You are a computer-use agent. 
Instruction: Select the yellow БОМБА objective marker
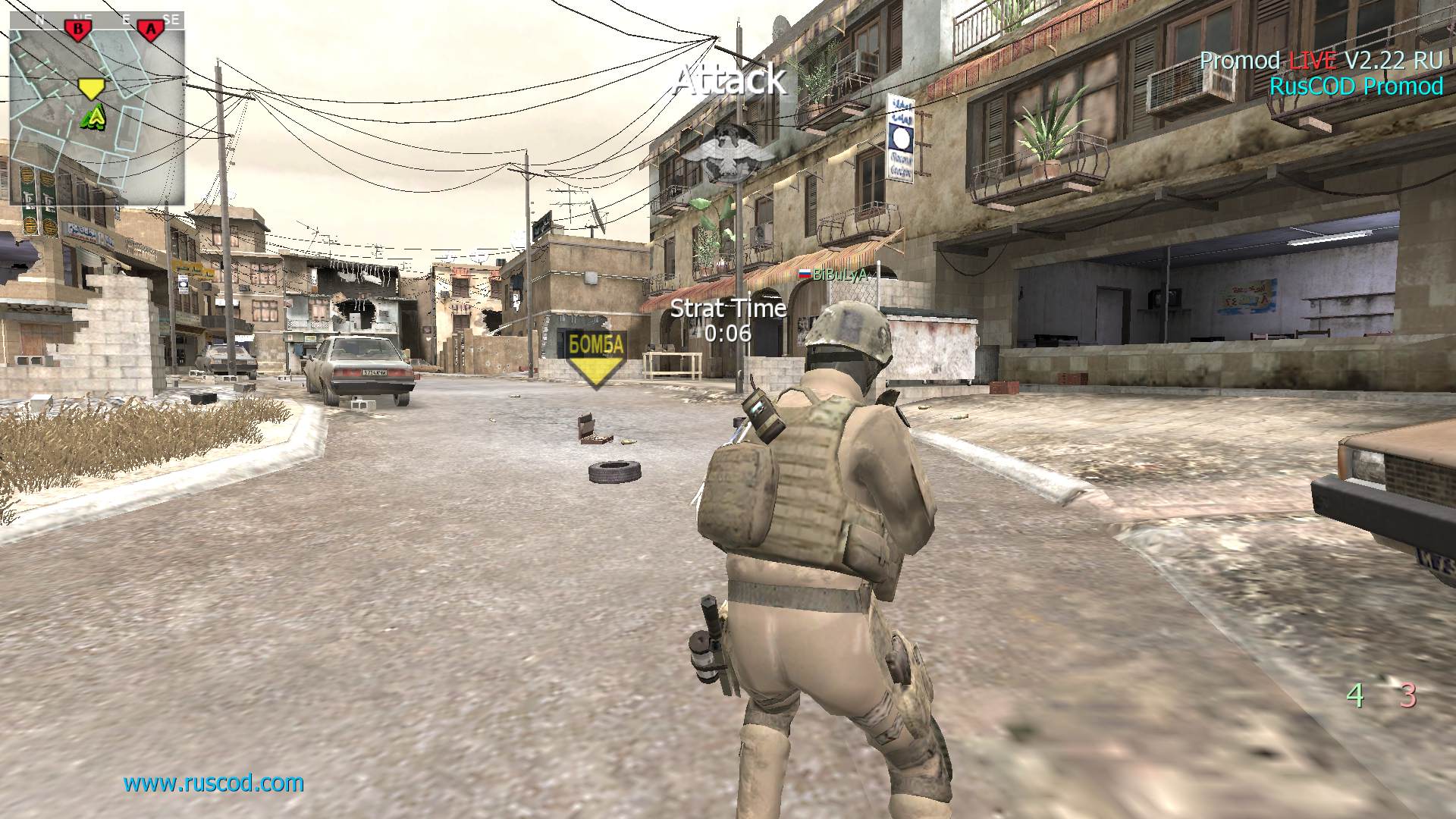tap(597, 357)
